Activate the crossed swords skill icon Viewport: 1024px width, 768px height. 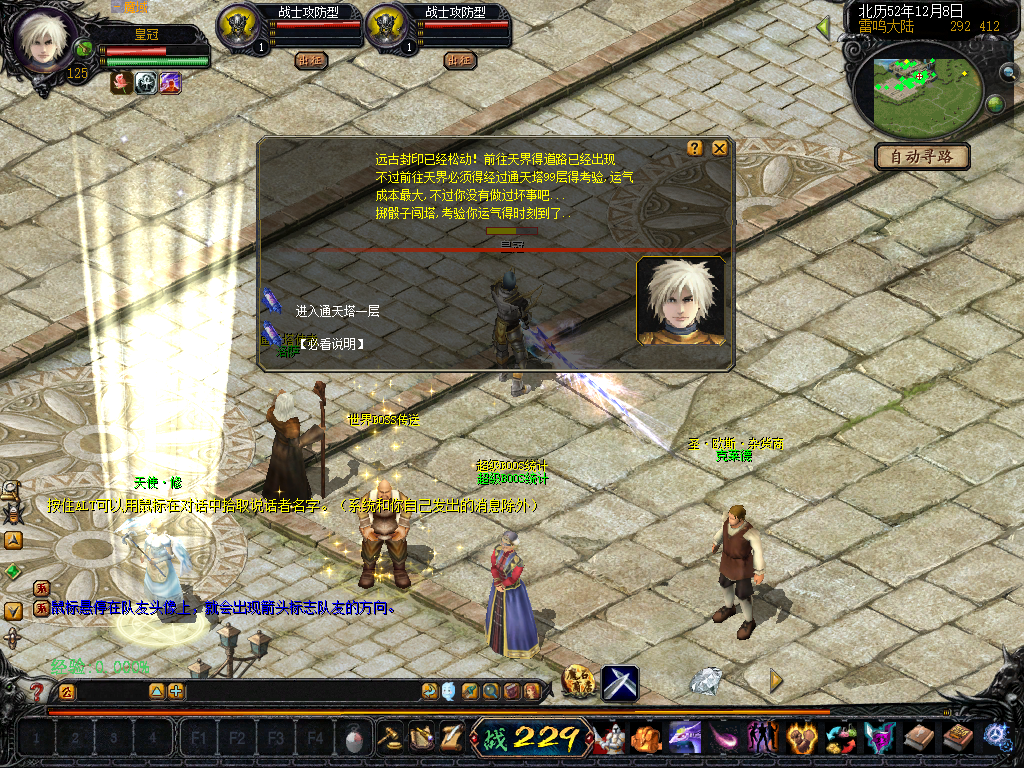point(620,683)
